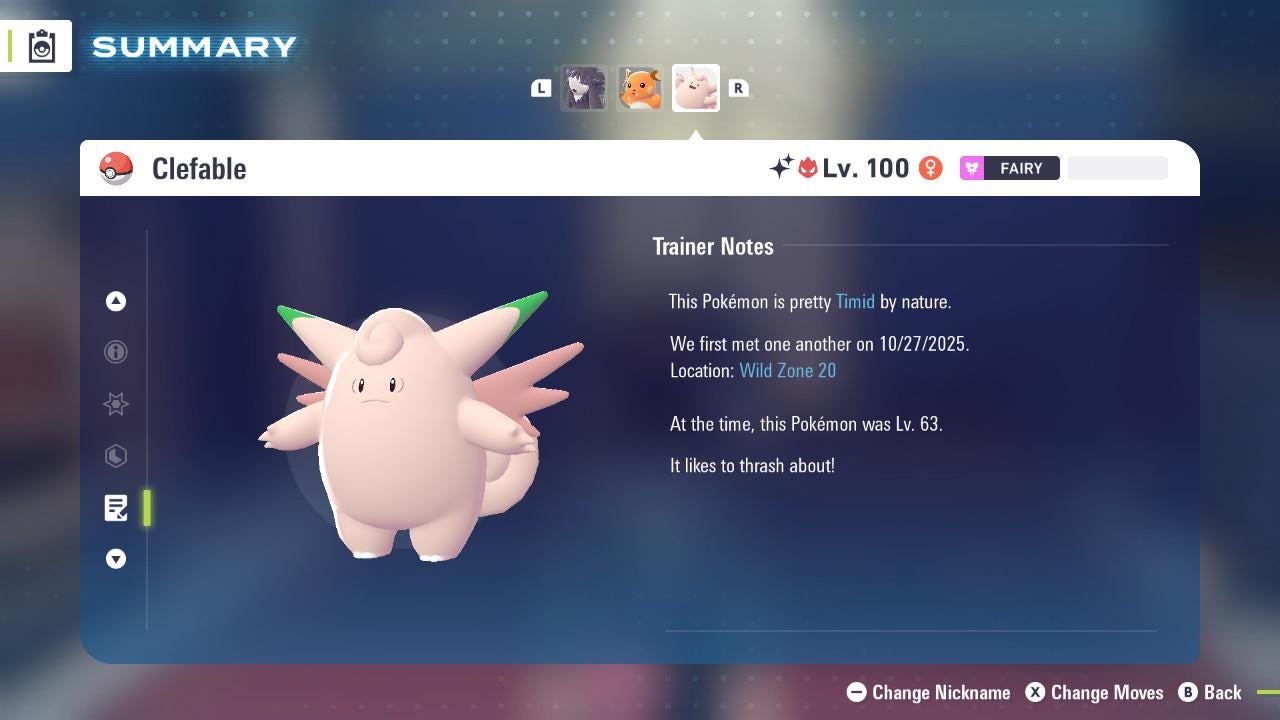Open the Change Nickname option
1280x720 pixels.
pyautogui.click(x=928, y=692)
